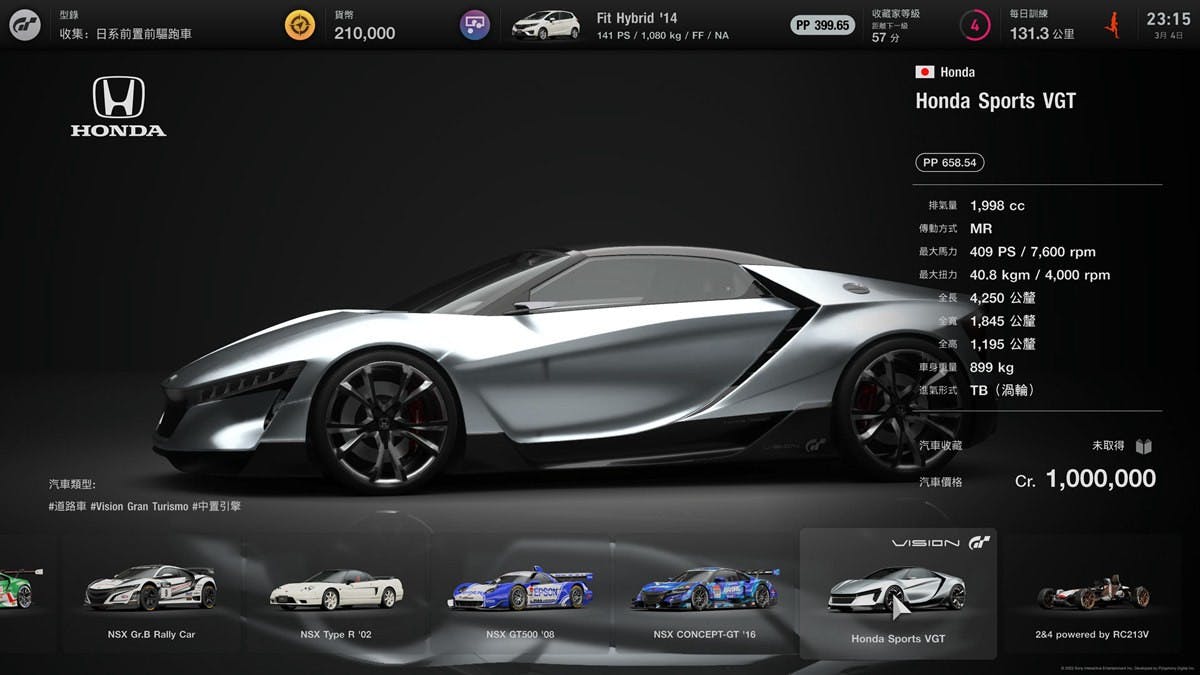Image resolution: width=1200 pixels, height=675 pixels.
Task: Select the NSX GT500 '08 tile
Action: pyautogui.click(x=520, y=596)
